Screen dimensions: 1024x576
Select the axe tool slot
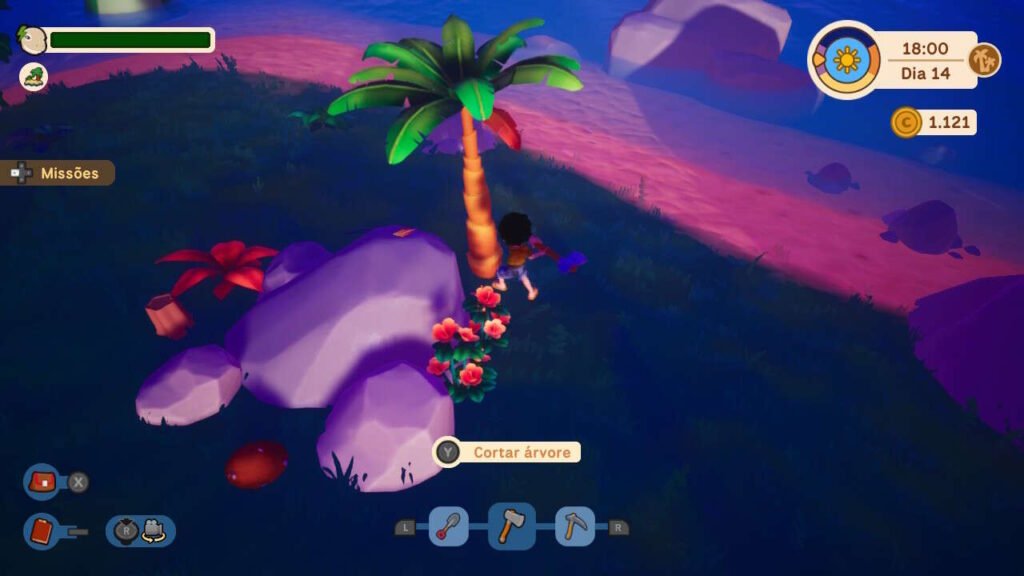[x=511, y=526]
